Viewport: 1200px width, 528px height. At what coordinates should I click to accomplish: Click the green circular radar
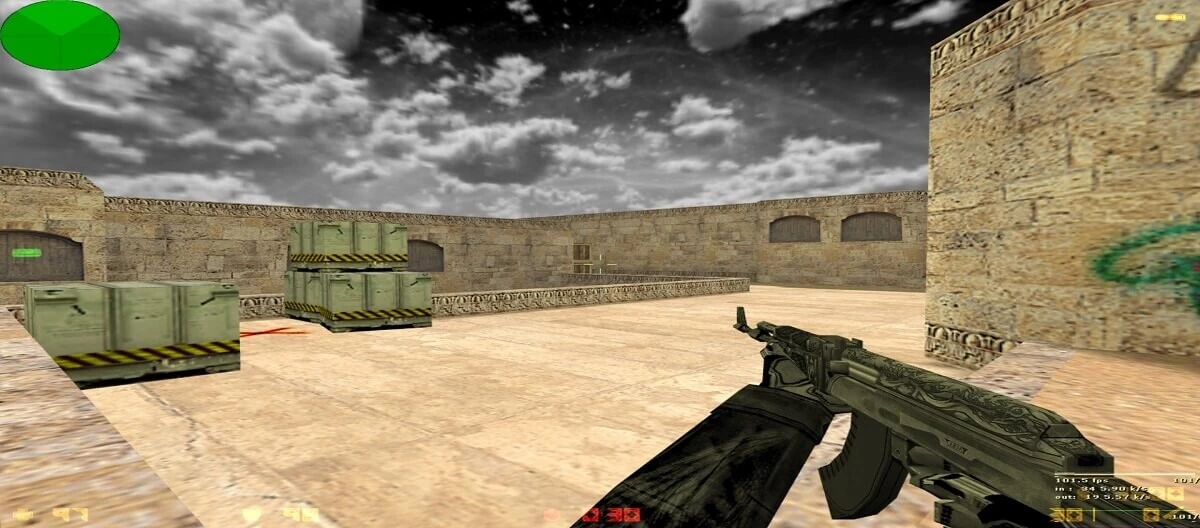pyautogui.click(x=59, y=35)
